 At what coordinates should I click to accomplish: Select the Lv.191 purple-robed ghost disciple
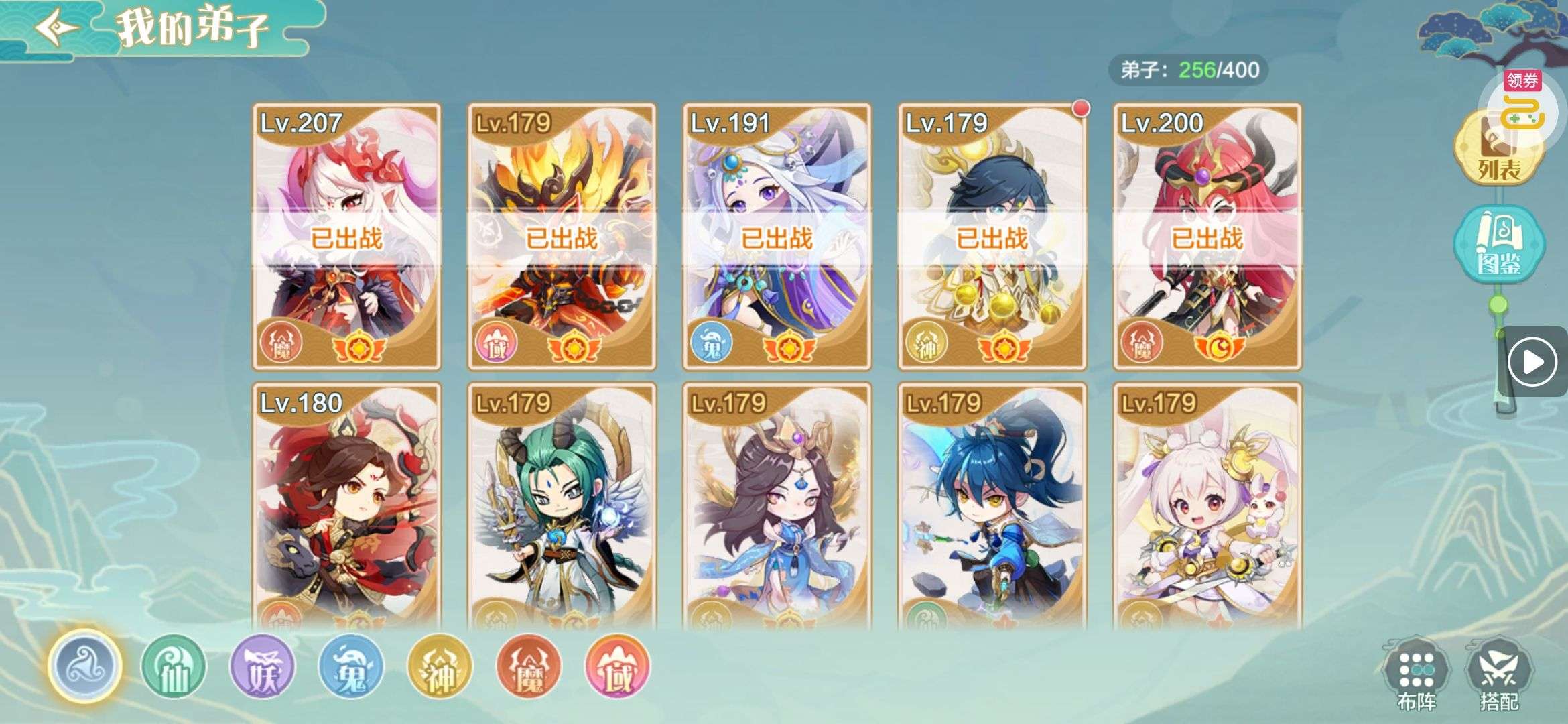(x=777, y=237)
